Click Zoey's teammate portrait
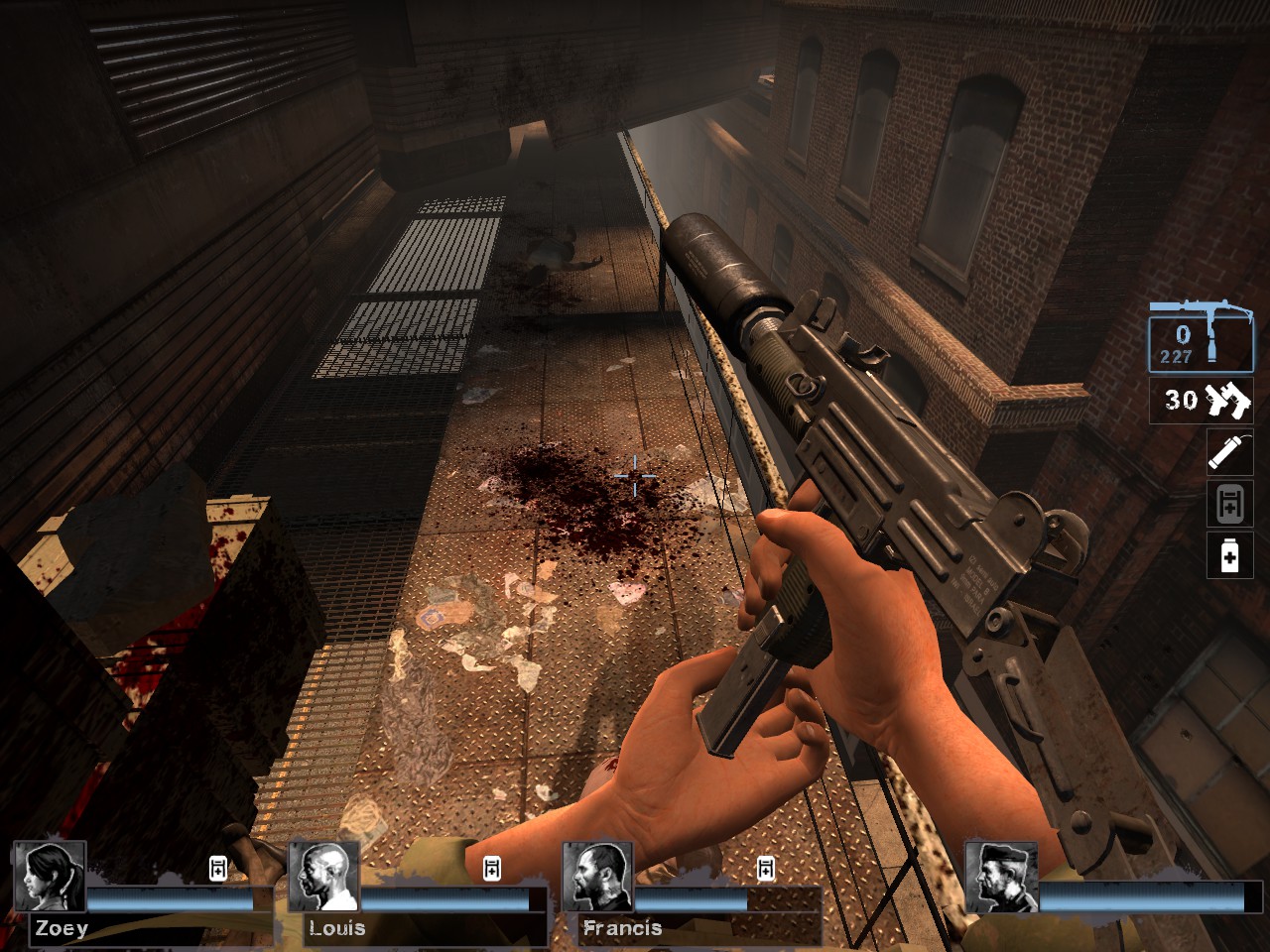The width and height of the screenshot is (1270, 952). pyautogui.click(x=50, y=877)
